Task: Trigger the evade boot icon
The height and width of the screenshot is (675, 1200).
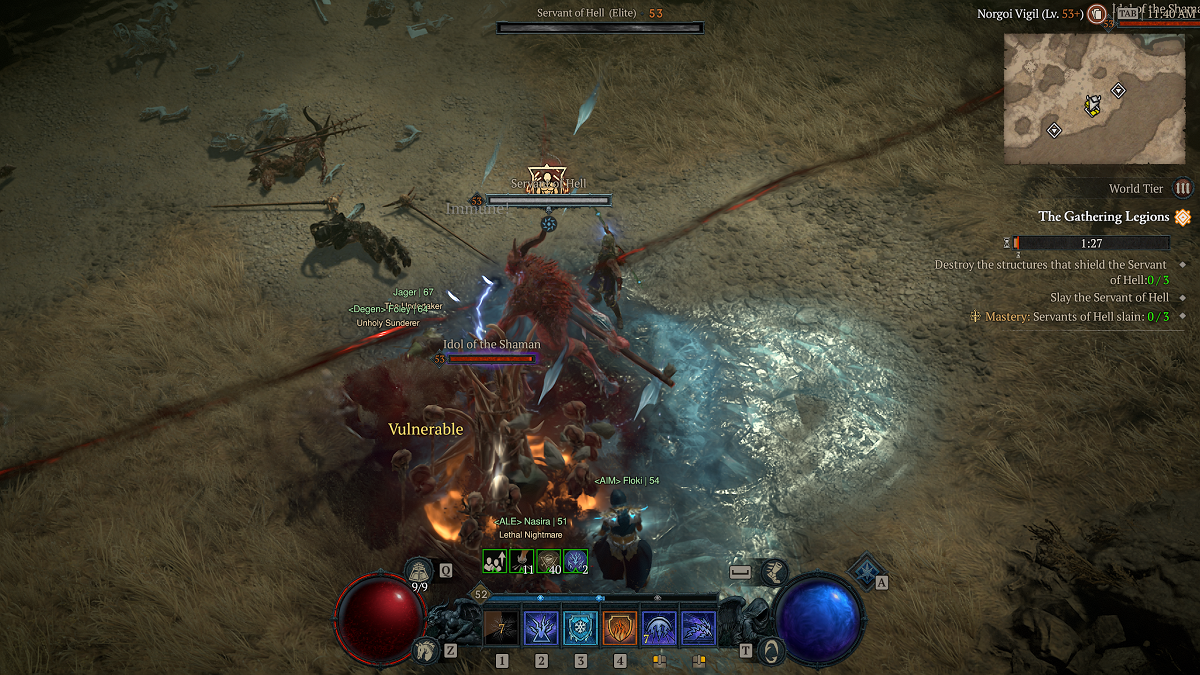Action: pos(774,573)
